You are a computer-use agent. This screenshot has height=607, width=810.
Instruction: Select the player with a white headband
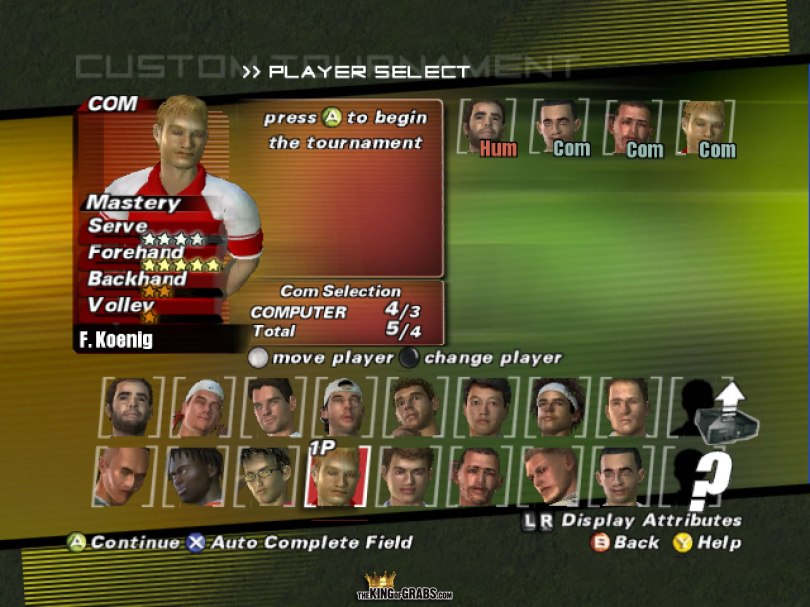pos(557,407)
